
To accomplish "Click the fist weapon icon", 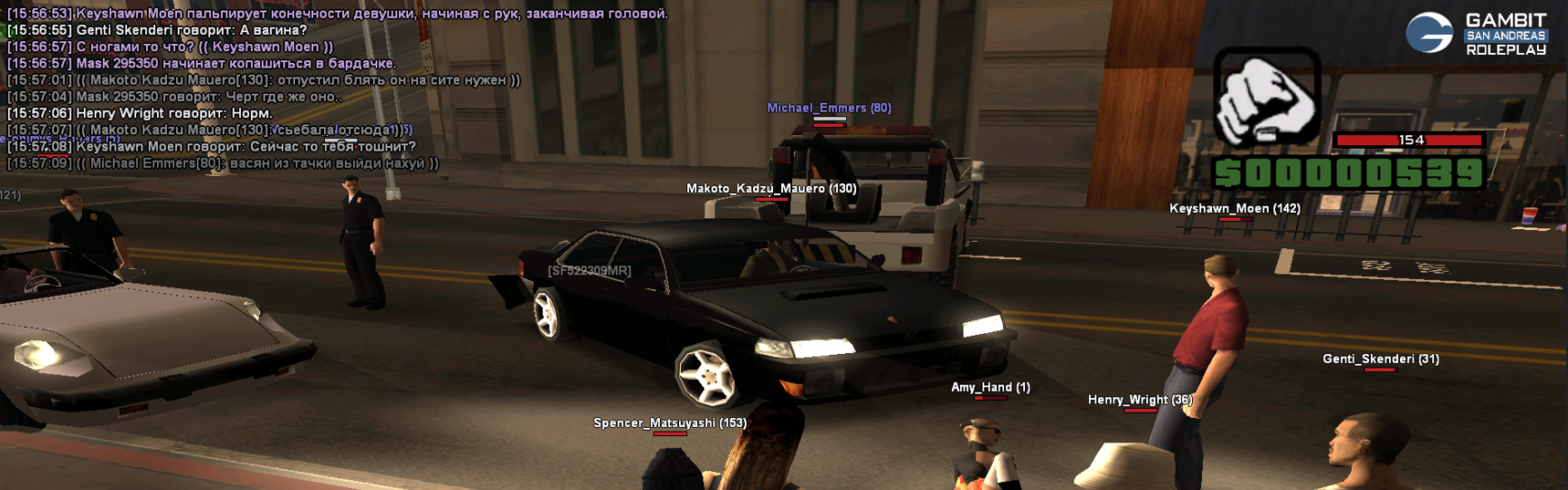I will click(x=1267, y=97).
